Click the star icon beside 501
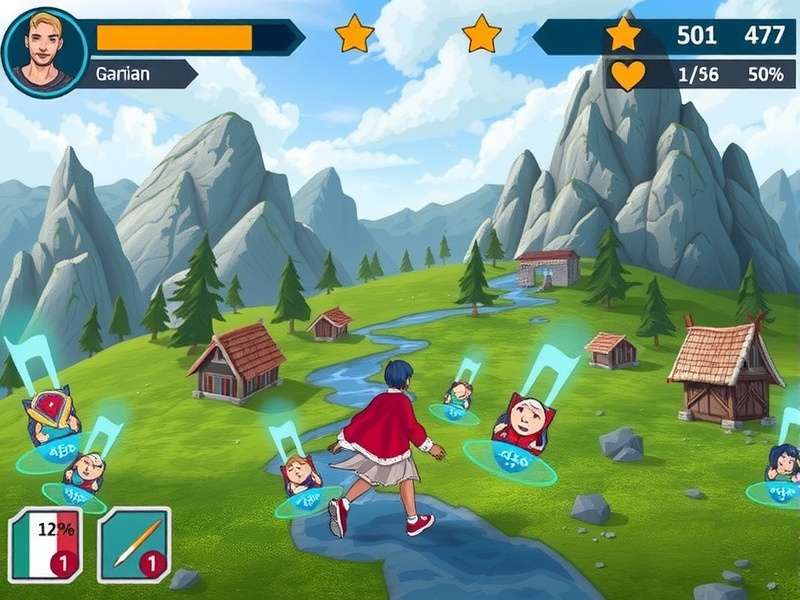The image size is (800, 600). [x=623, y=34]
